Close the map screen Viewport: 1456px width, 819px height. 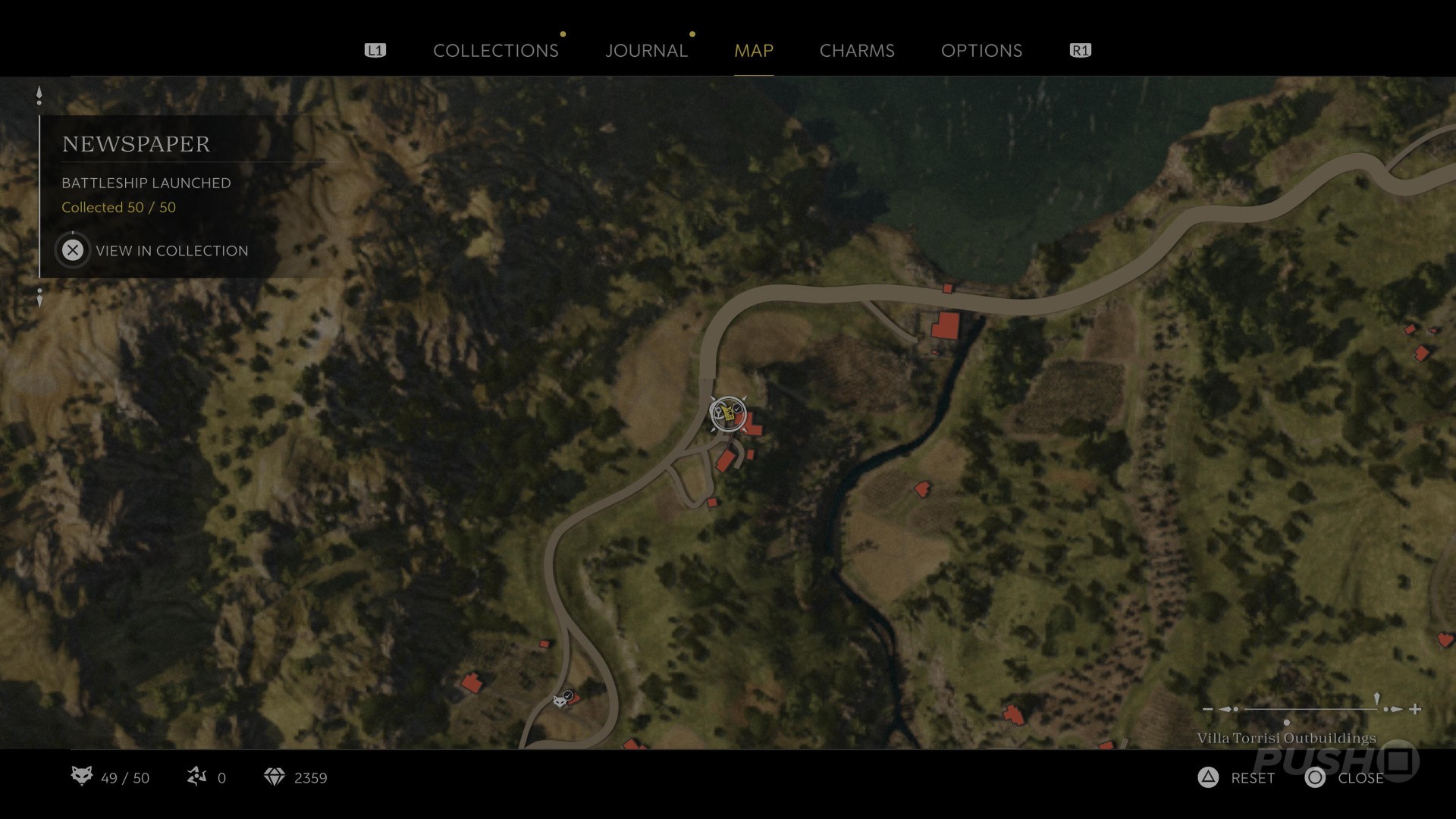pyautogui.click(x=1345, y=778)
